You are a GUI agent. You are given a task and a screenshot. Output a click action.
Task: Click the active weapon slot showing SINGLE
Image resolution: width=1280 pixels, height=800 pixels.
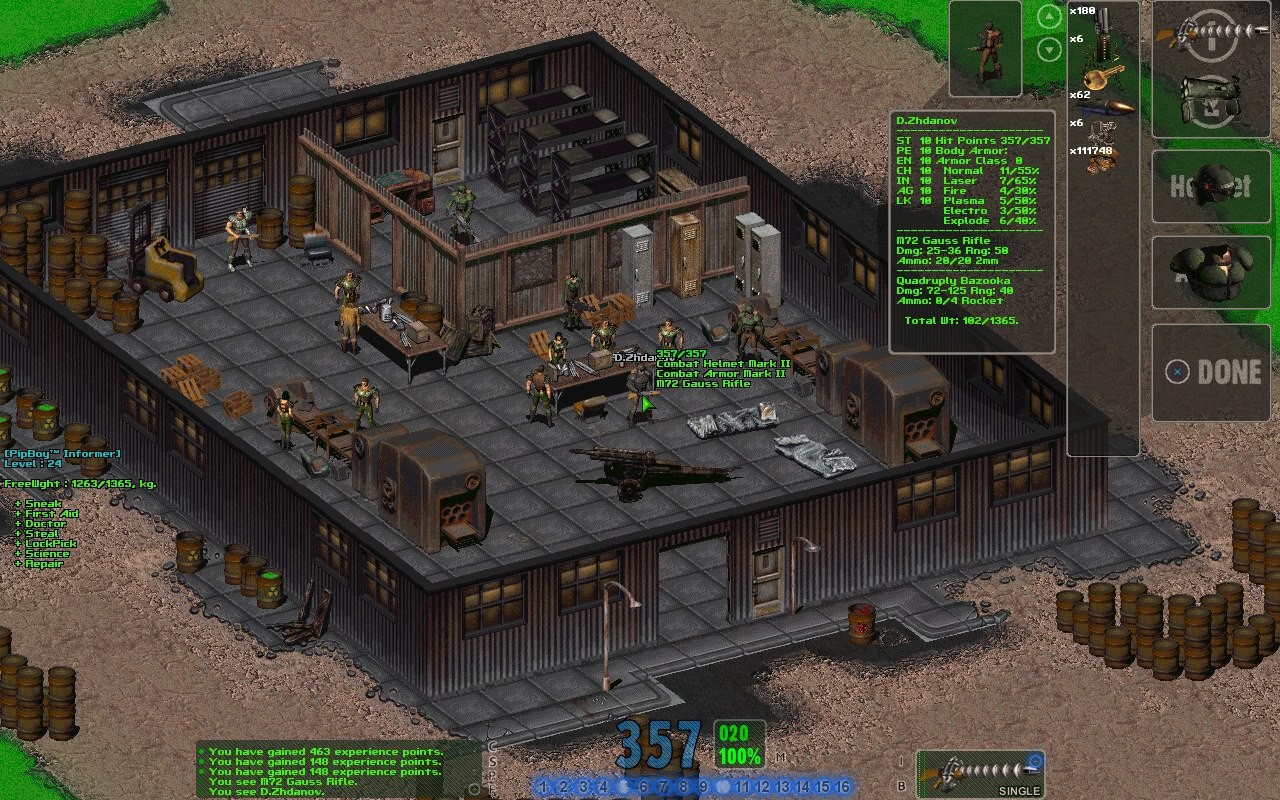[x=980, y=774]
